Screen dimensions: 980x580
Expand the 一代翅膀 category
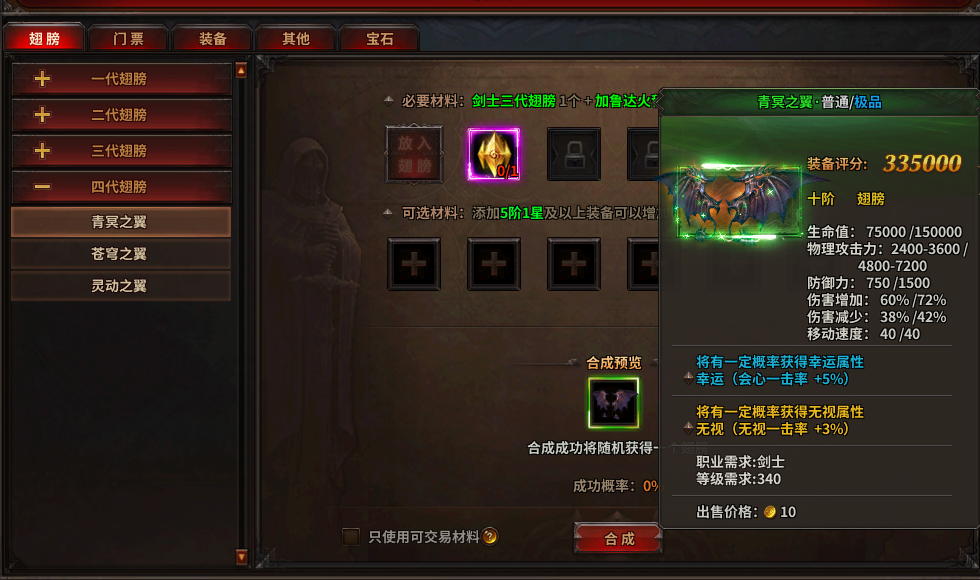click(x=120, y=79)
